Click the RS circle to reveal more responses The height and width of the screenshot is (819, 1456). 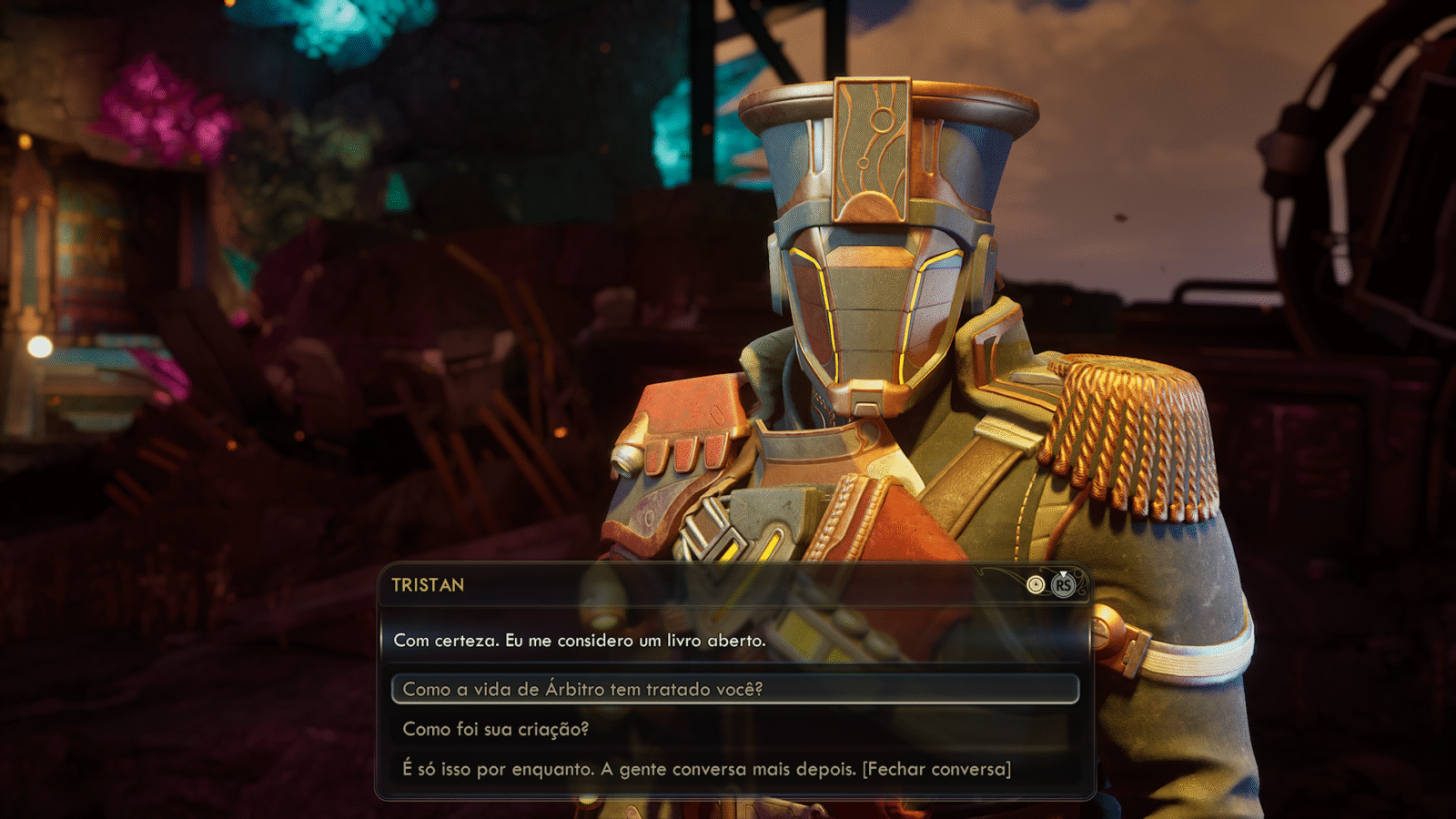point(1063,585)
